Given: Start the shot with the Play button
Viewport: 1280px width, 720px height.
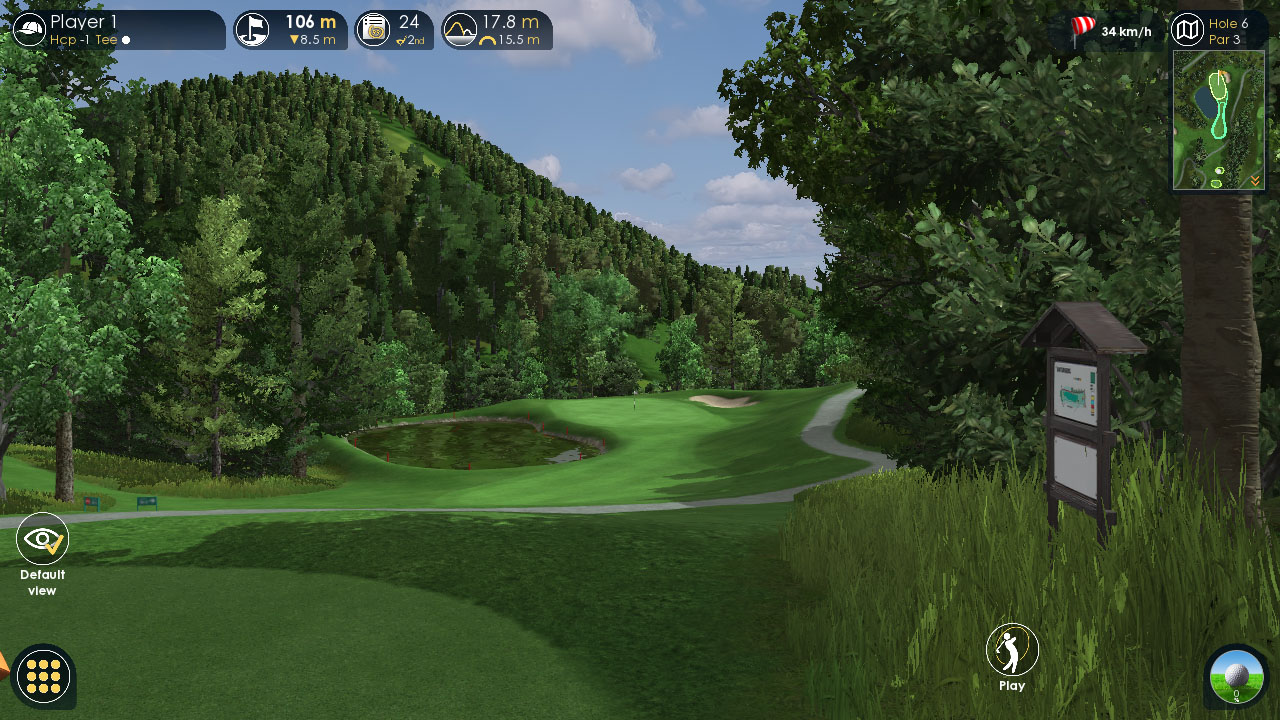Looking at the screenshot, I should click(x=1012, y=651).
